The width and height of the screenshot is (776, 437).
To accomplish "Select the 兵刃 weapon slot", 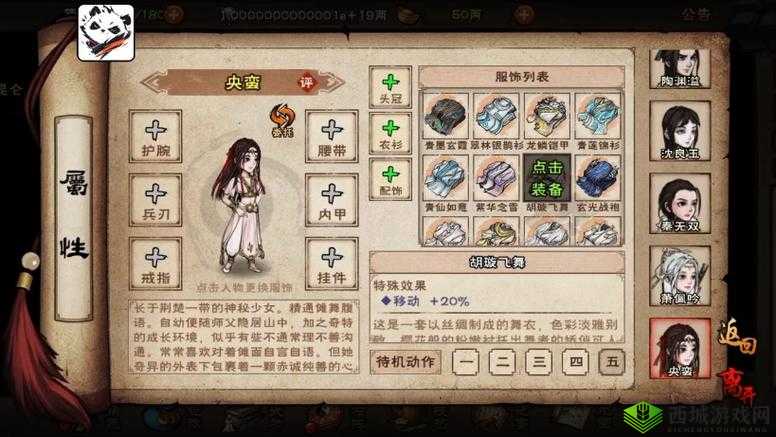I will pyautogui.click(x=156, y=199).
